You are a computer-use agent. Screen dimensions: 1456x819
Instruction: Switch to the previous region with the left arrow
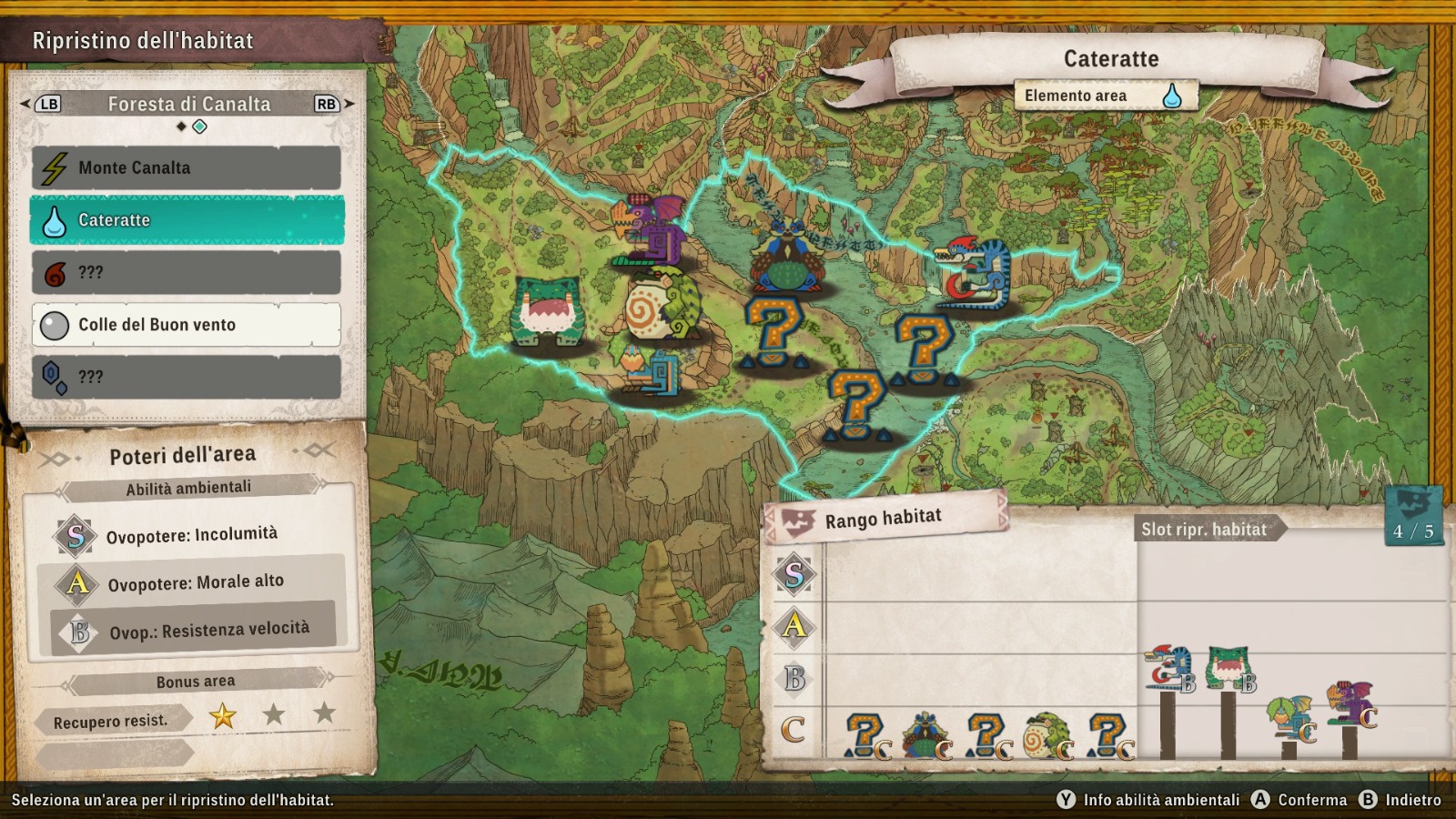(25, 104)
